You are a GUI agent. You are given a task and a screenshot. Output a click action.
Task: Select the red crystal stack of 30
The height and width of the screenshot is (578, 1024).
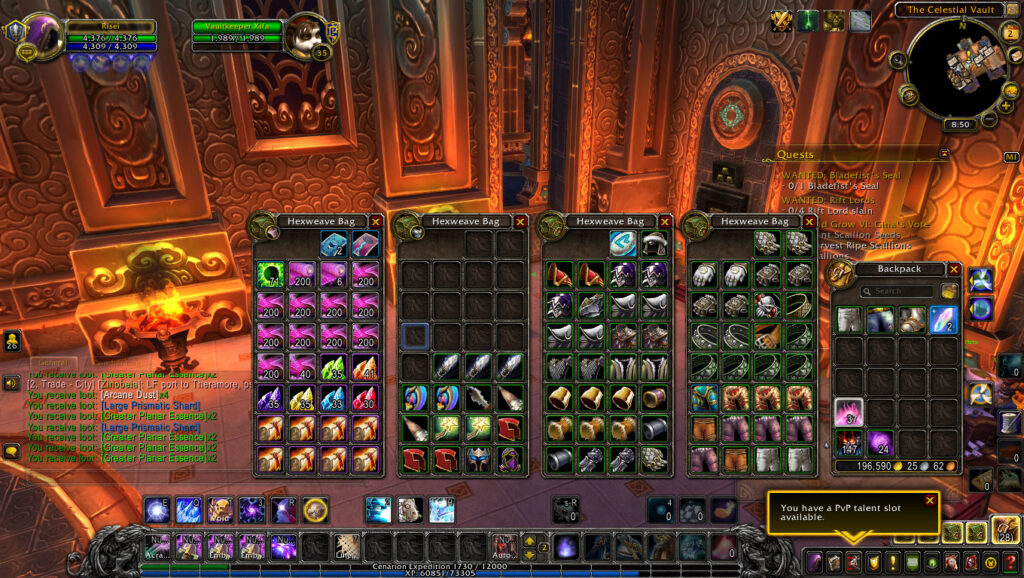tap(365, 398)
